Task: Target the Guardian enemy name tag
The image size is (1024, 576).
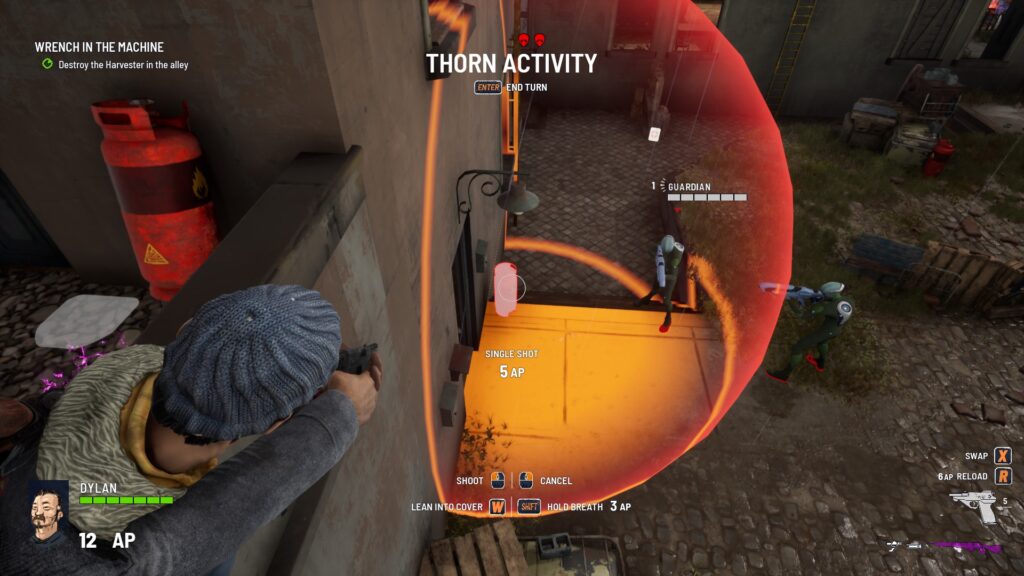Action: (x=688, y=186)
